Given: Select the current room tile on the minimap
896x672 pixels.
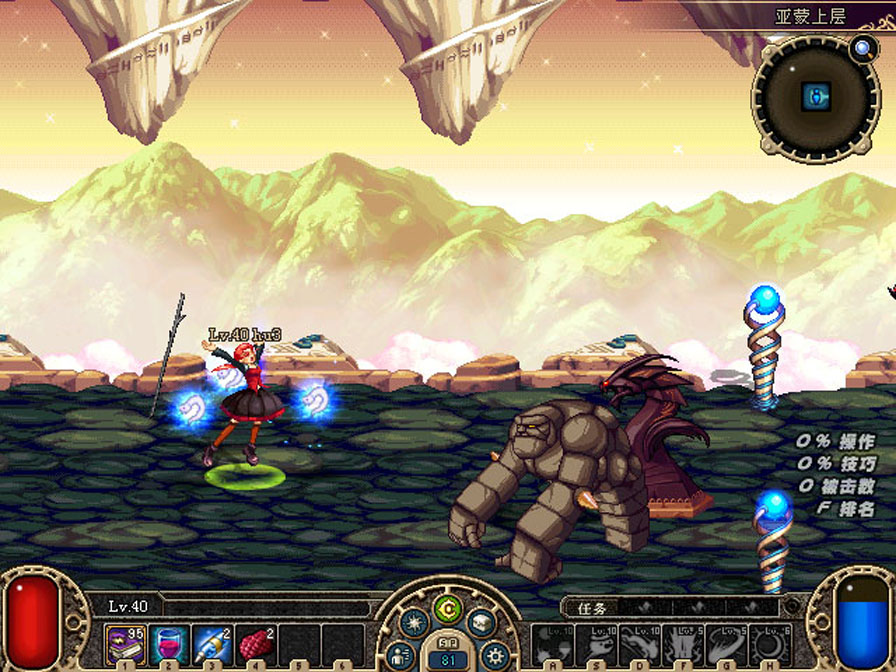Looking at the screenshot, I should click(816, 96).
